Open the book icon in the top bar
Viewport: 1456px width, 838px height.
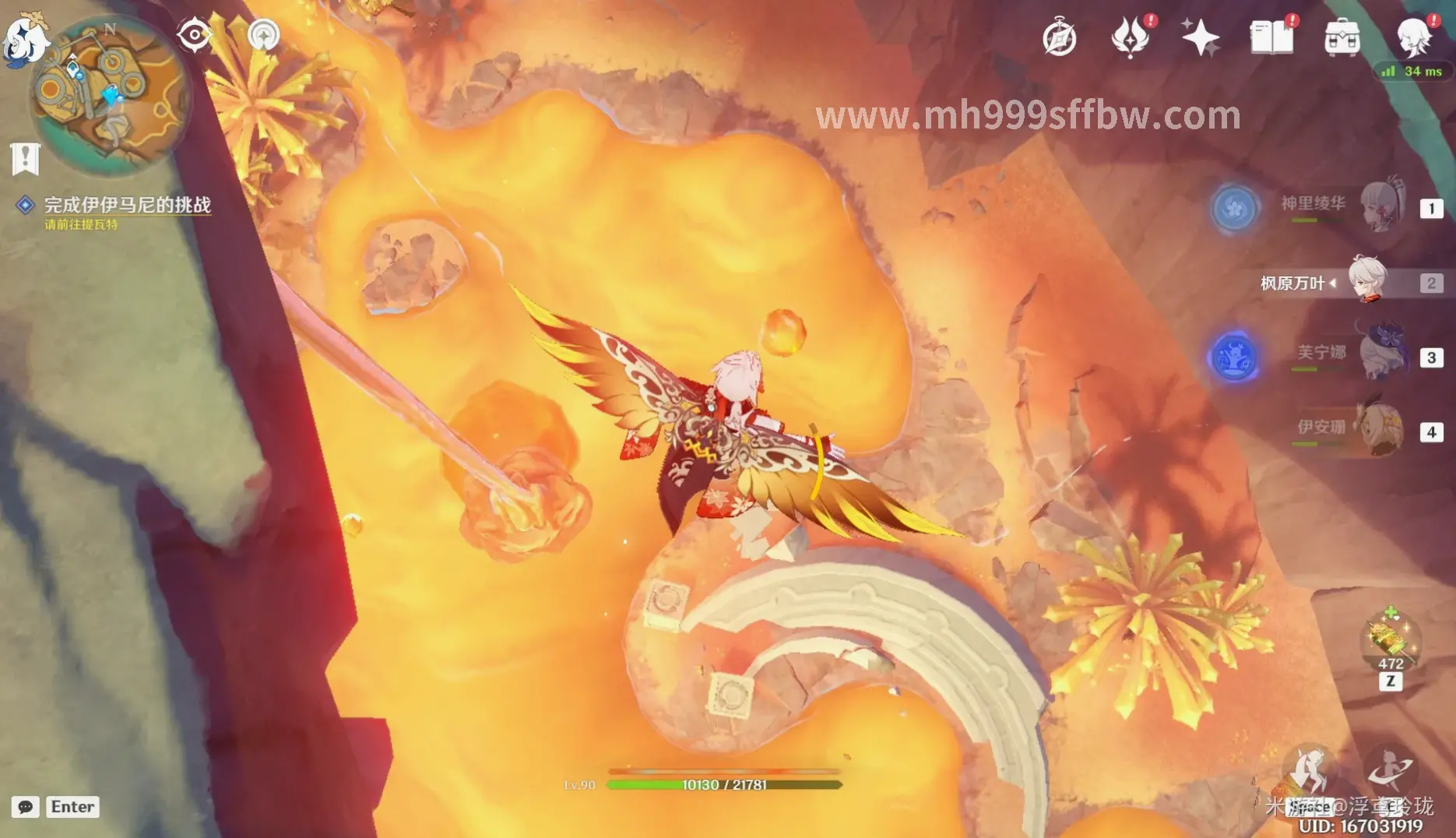pyautogui.click(x=1271, y=37)
